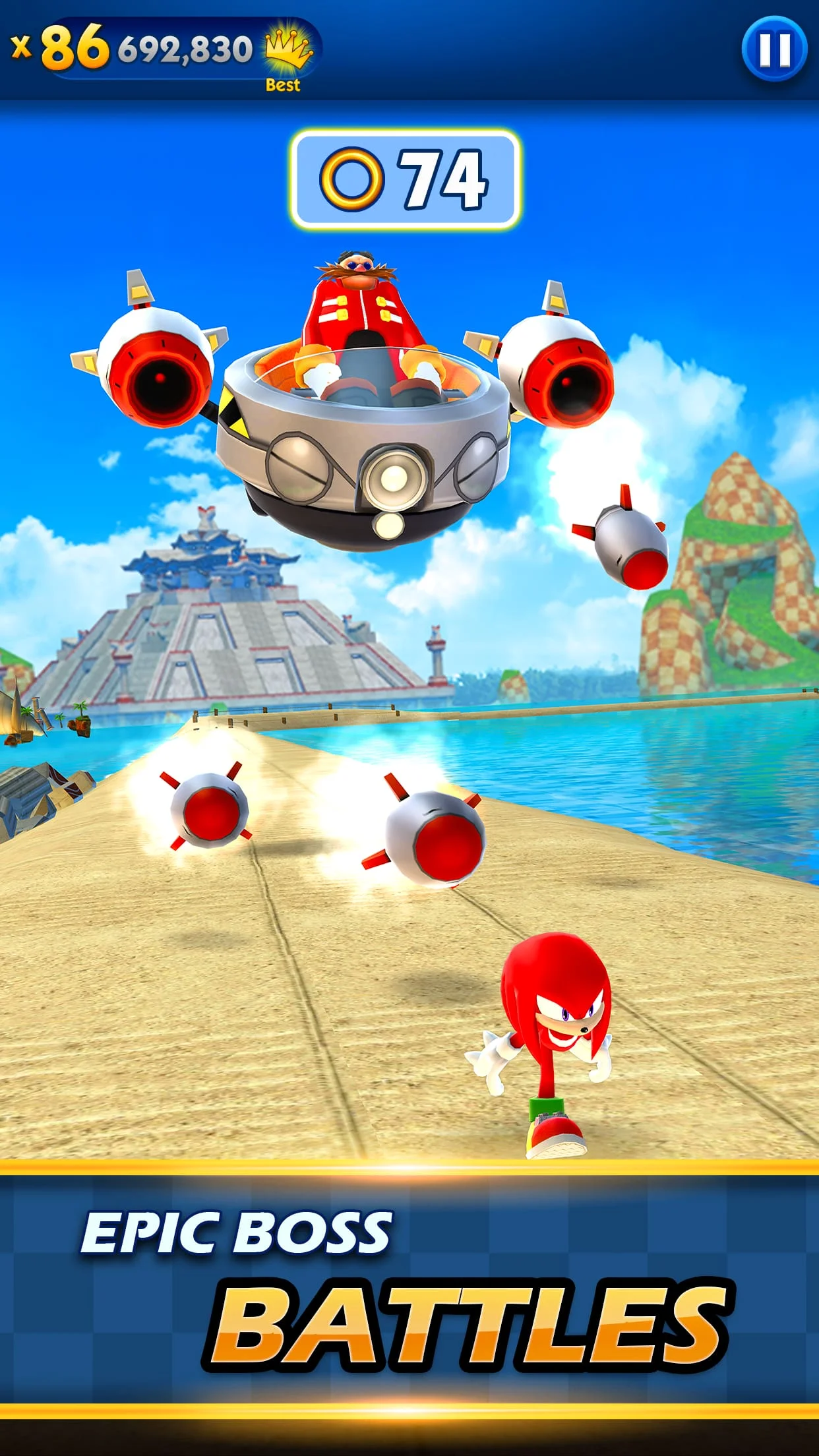Pause the game with the blue button
The height and width of the screenshot is (1456, 819).
tap(773, 49)
